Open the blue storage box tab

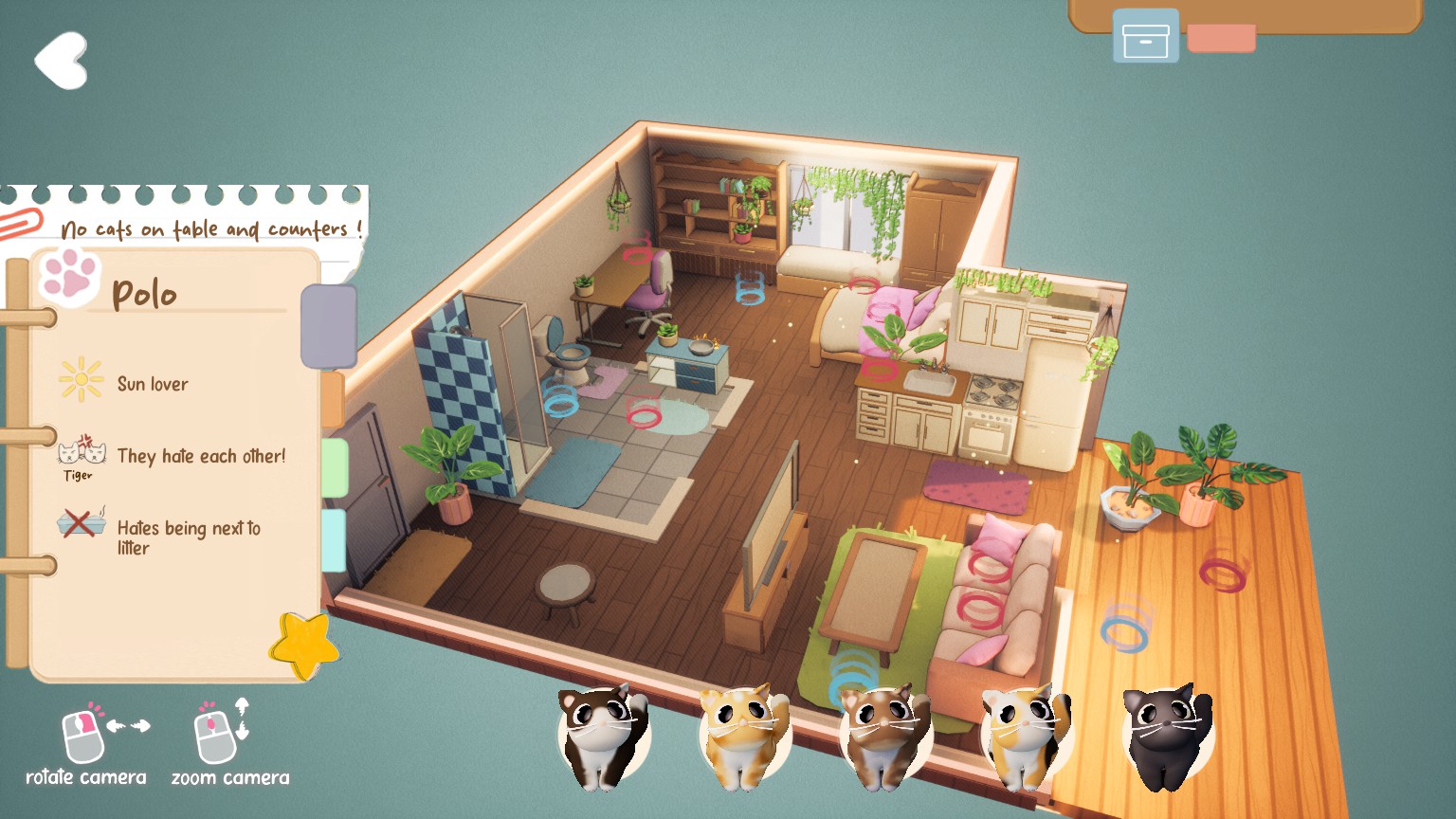pos(1145,37)
